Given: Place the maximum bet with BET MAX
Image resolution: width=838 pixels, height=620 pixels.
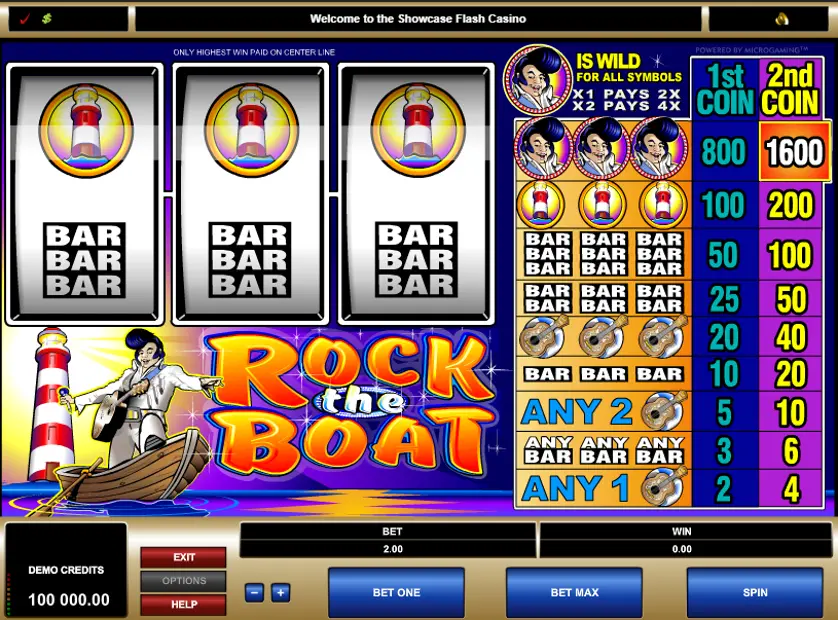Looking at the screenshot, I should coord(574,593).
